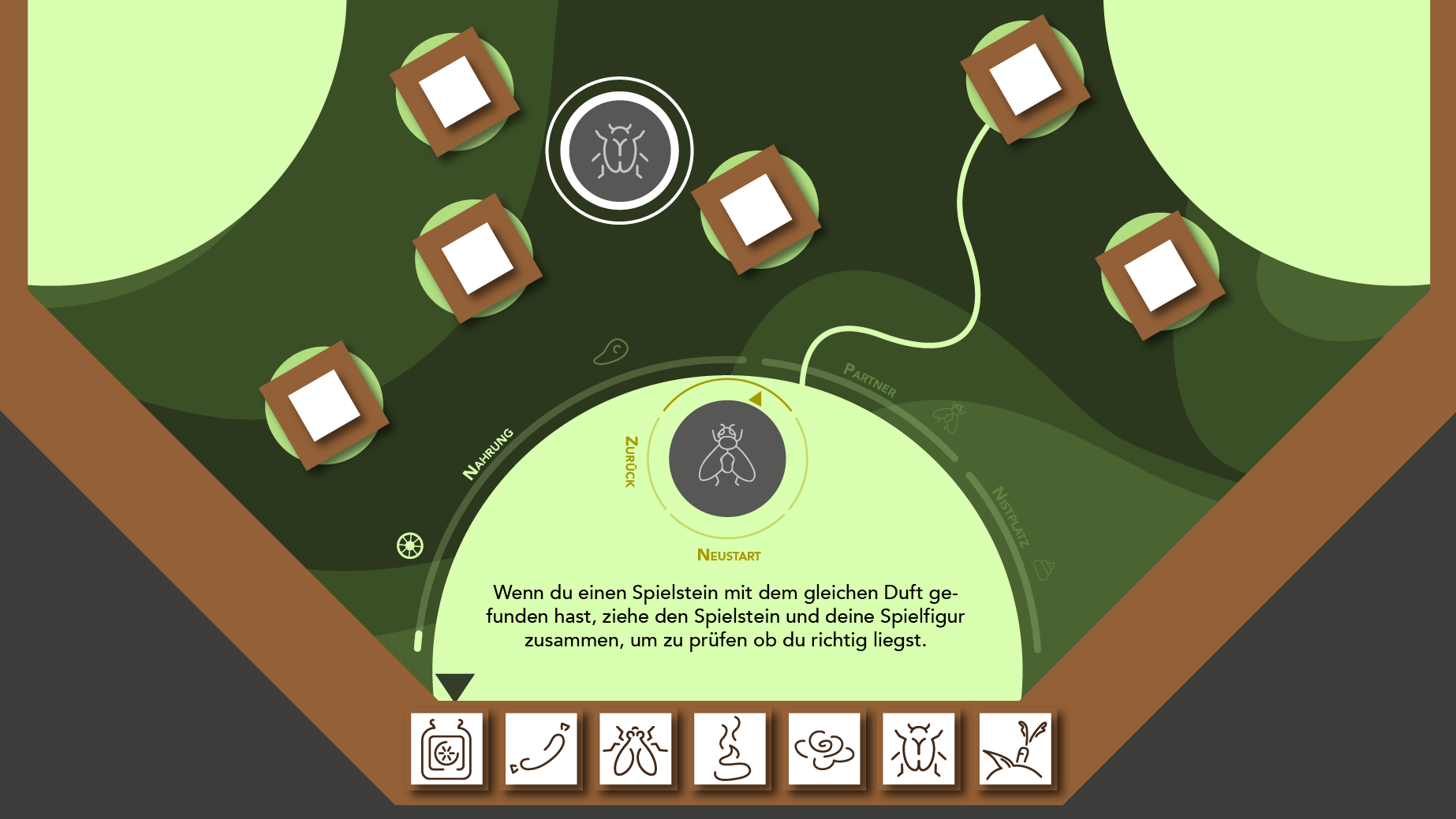
Task: Activate Neustart to restart the game
Action: [x=728, y=554]
